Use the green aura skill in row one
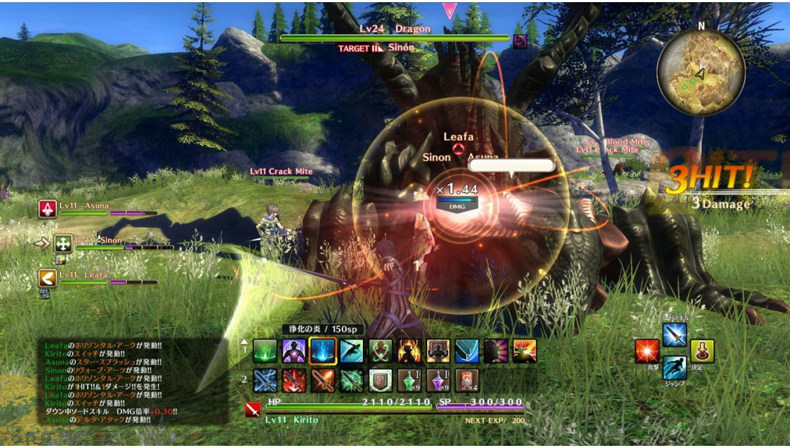This screenshot has height=448, width=790. click(265, 350)
